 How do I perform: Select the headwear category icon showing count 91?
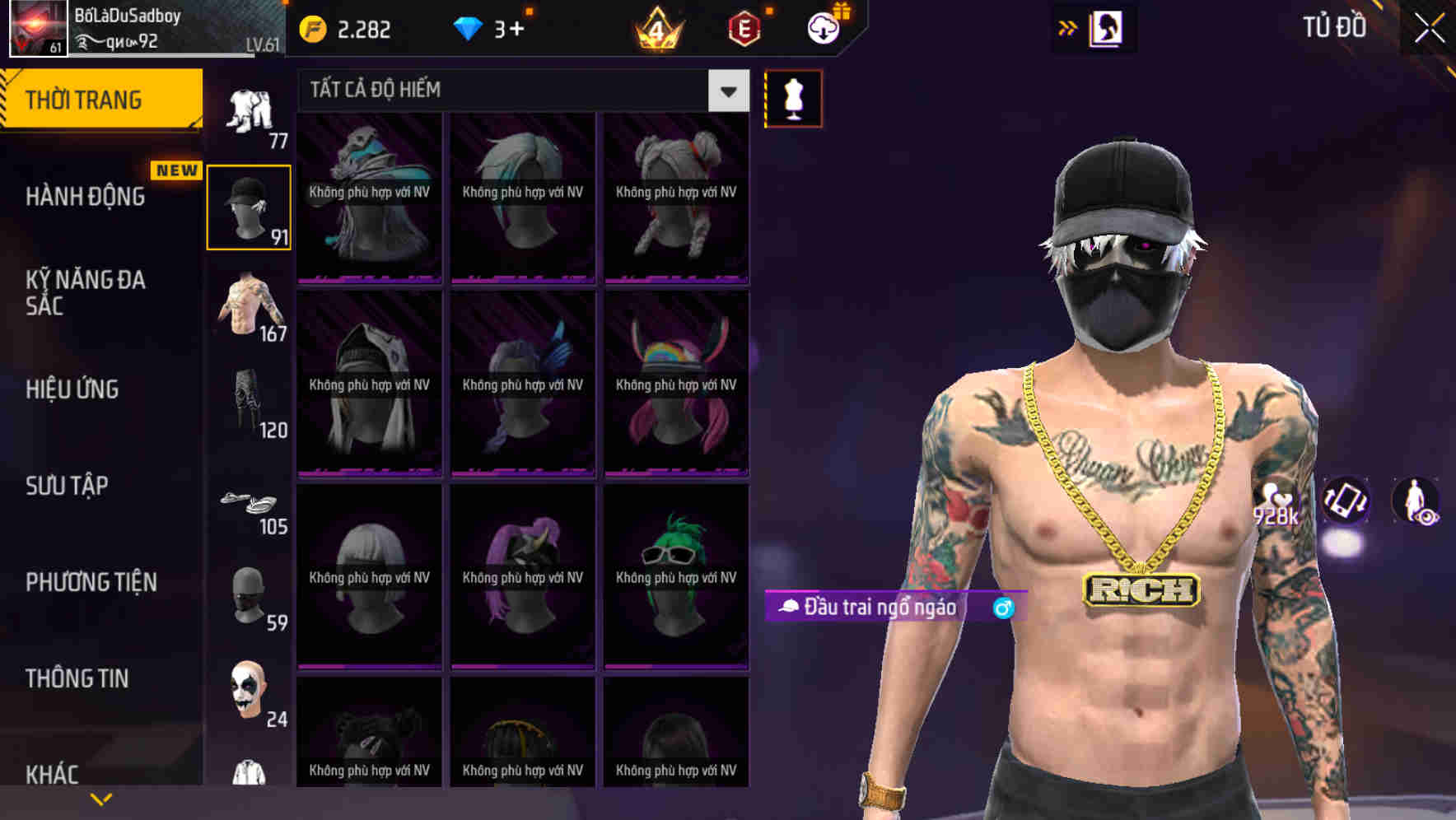pyautogui.click(x=248, y=206)
